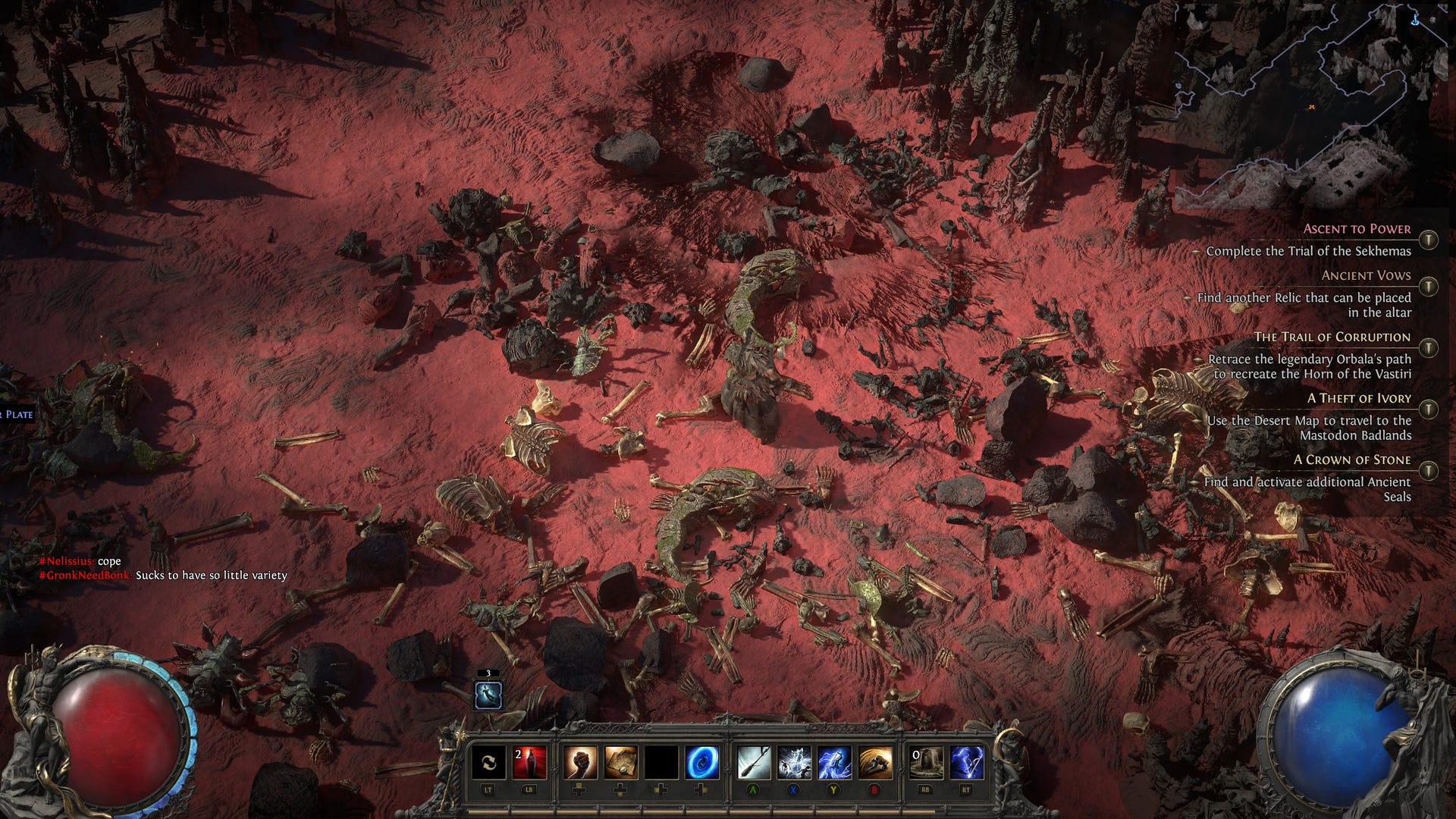Open the parchment map slot
The height and width of the screenshot is (819, 1456).
tap(620, 761)
